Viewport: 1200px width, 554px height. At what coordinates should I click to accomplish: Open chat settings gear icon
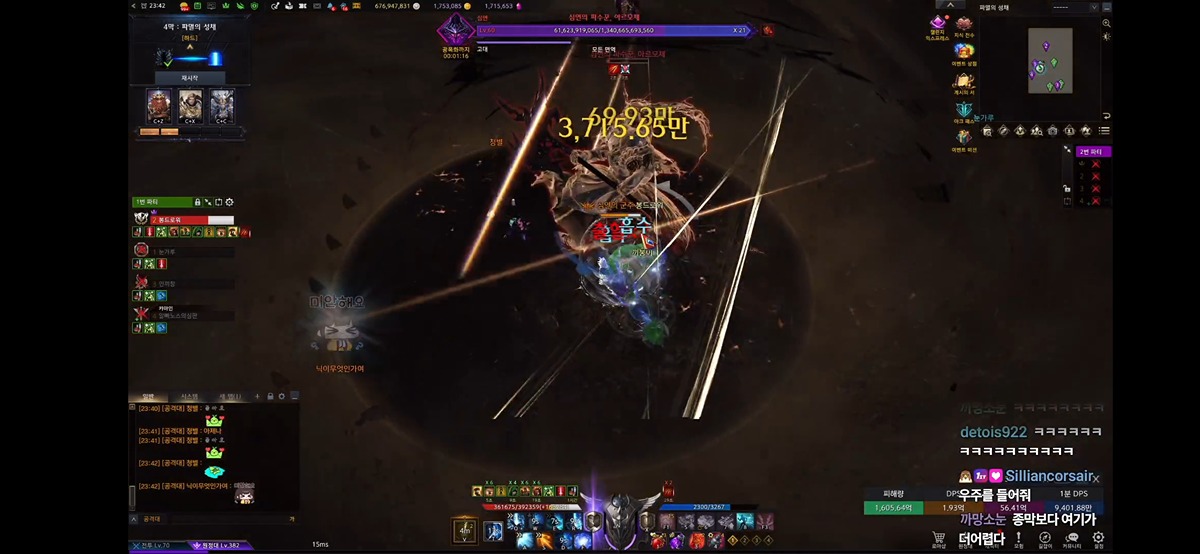(281, 396)
